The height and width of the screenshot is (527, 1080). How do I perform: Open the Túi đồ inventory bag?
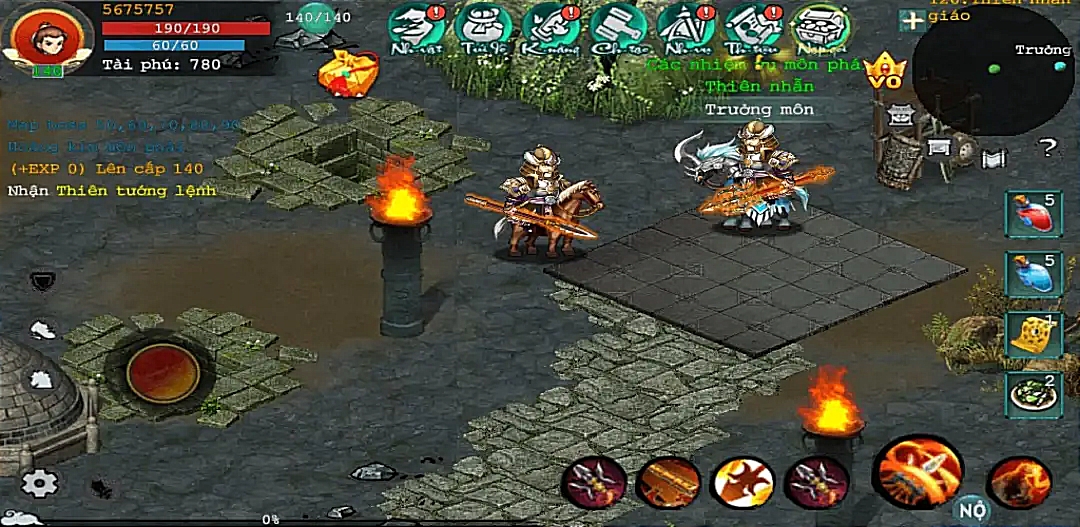(x=484, y=28)
